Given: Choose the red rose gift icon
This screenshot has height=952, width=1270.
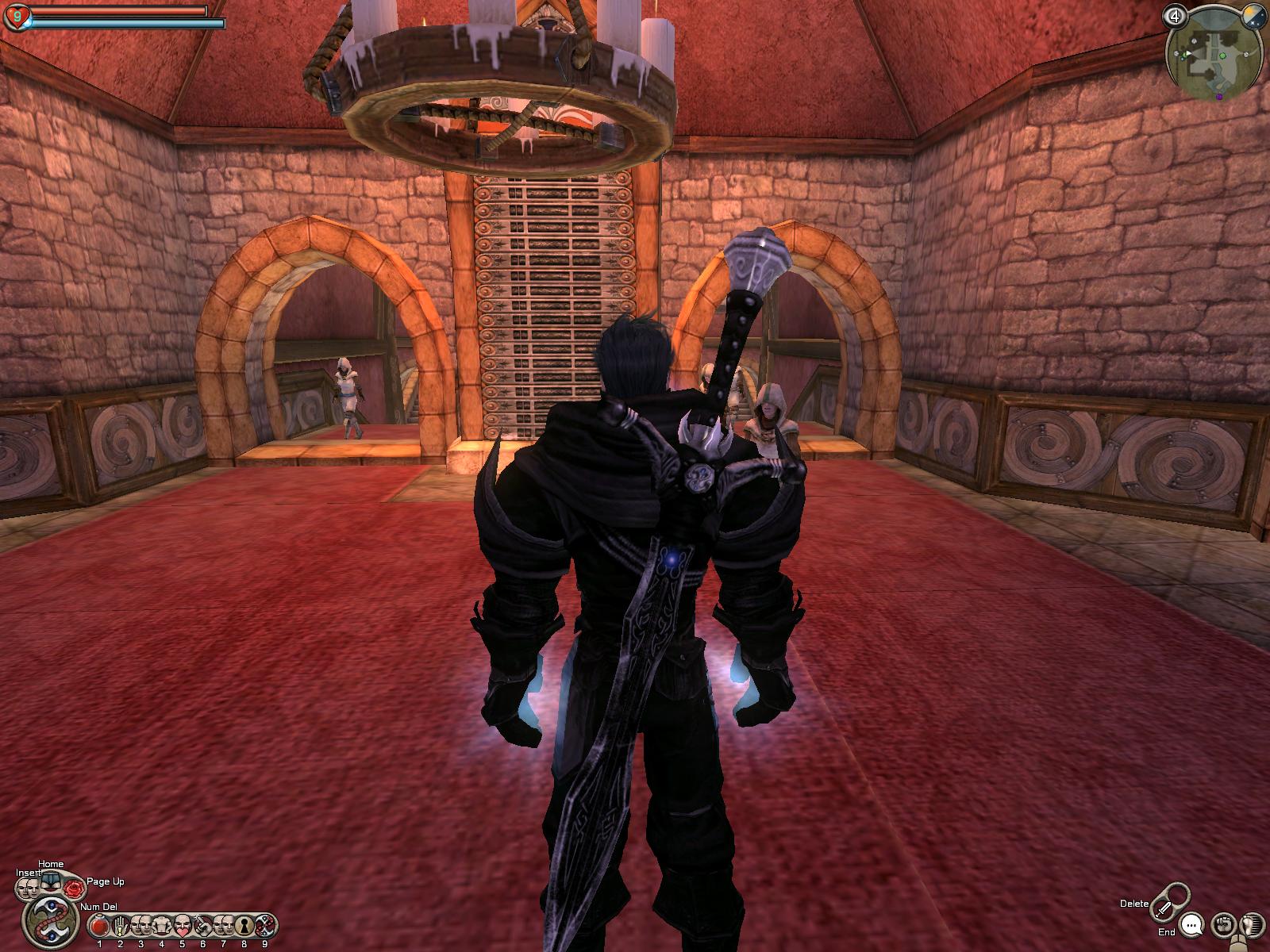Looking at the screenshot, I should pos(74,889).
